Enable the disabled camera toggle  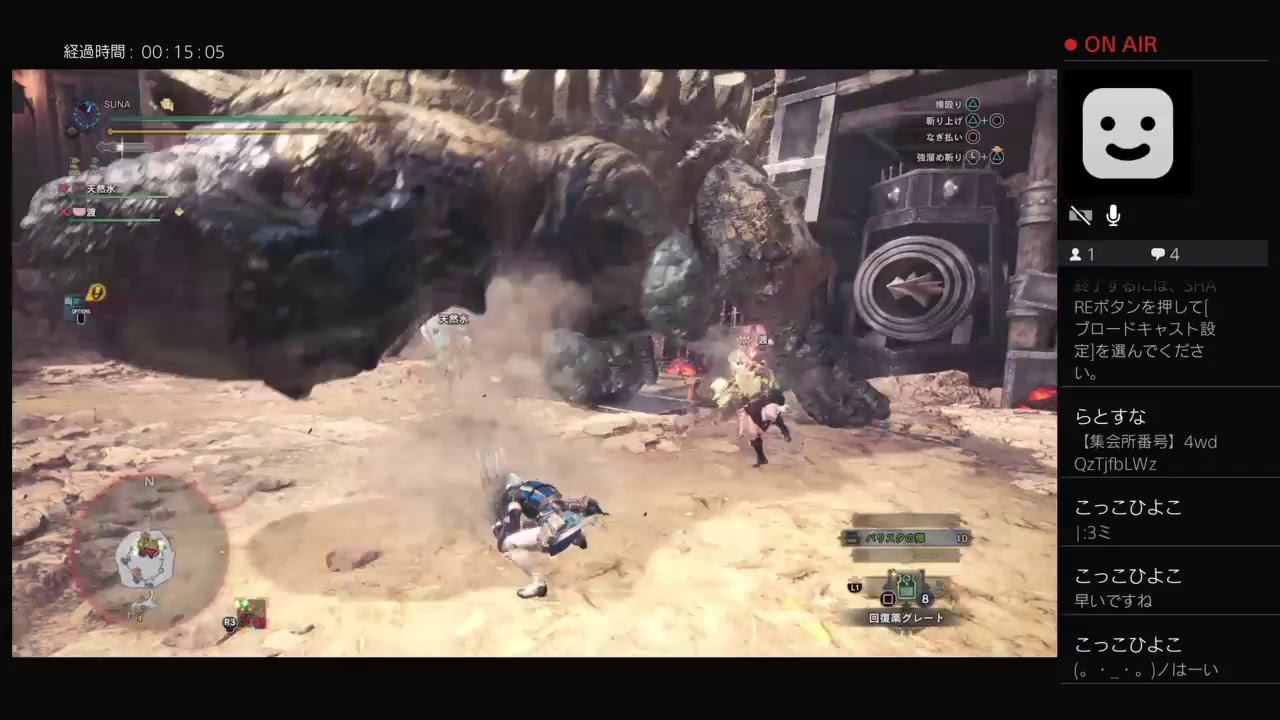(x=1081, y=214)
